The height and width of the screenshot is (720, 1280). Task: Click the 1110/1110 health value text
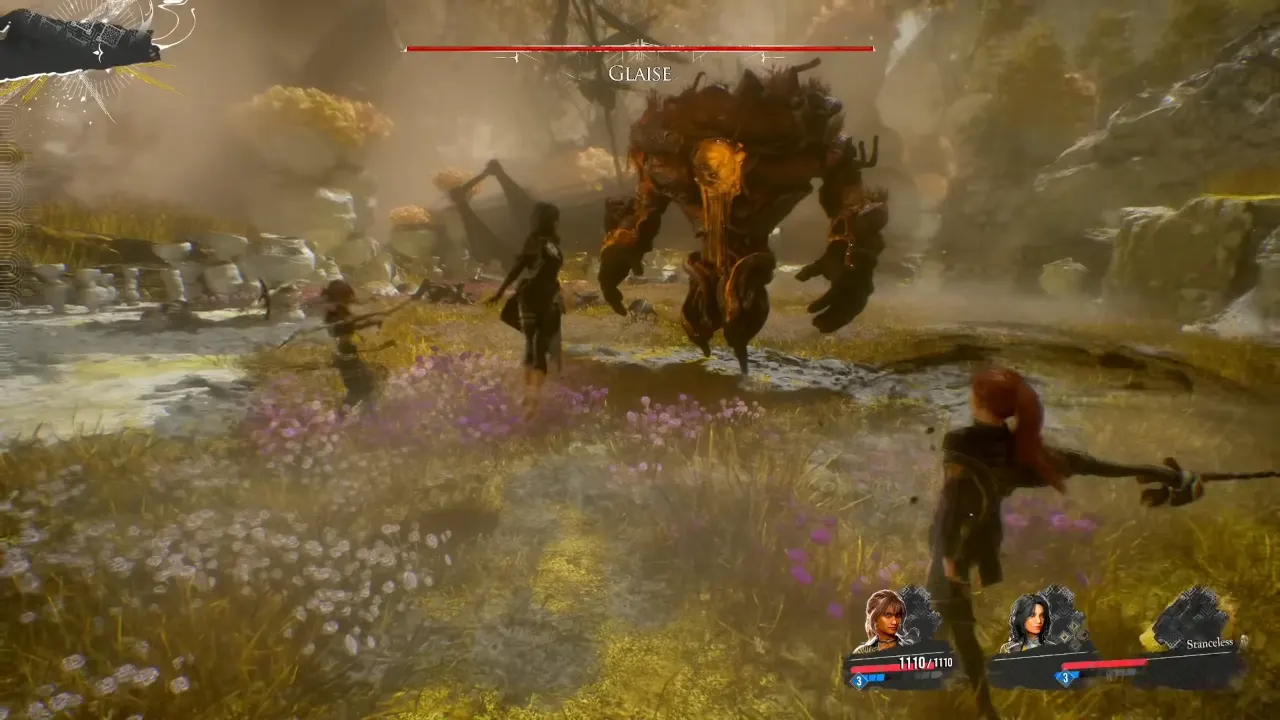(924, 662)
